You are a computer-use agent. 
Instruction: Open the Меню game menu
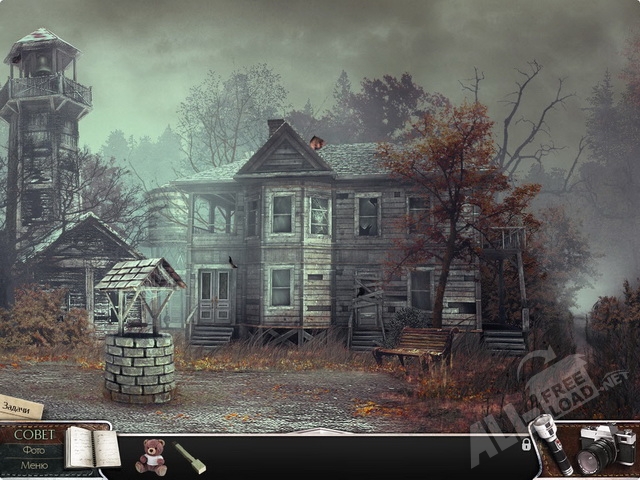tap(34, 465)
